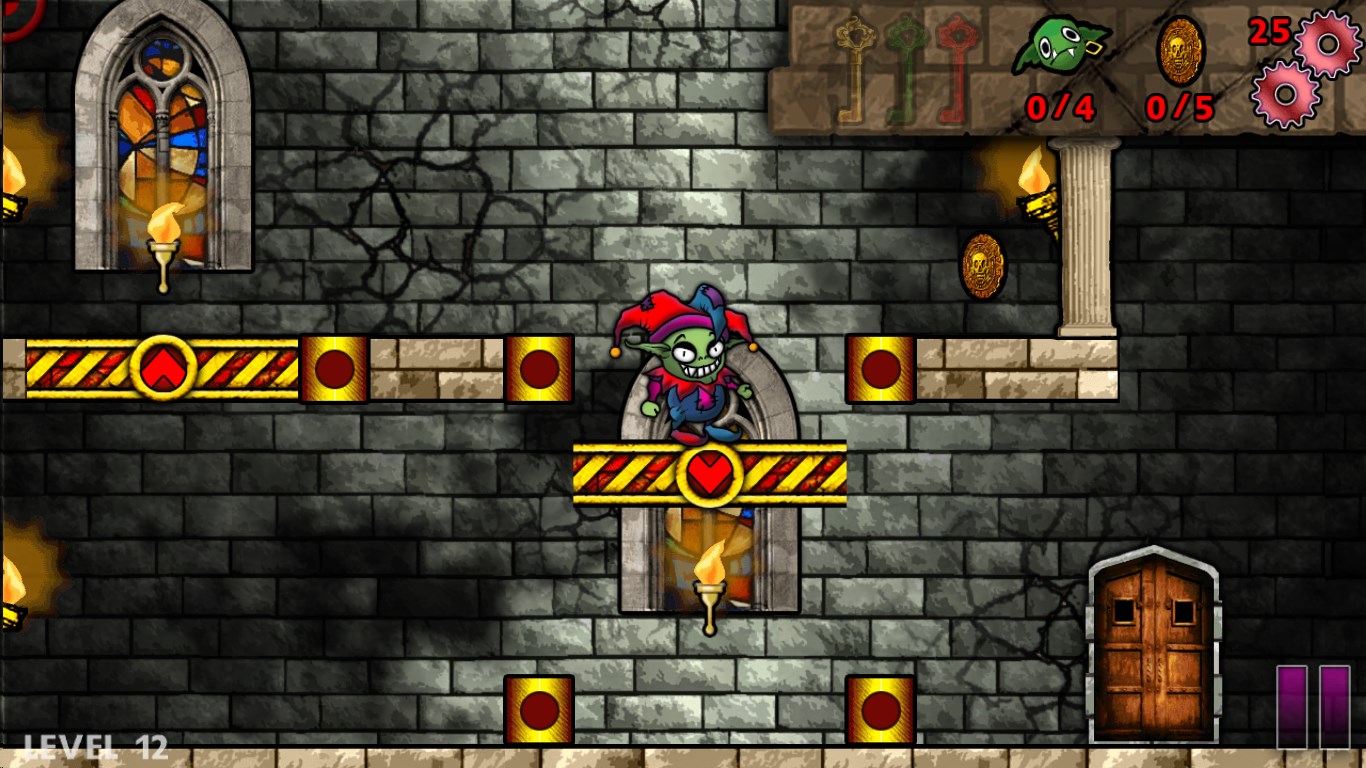Click the red wall button near bottom center
The image size is (1366, 768).
(x=540, y=710)
